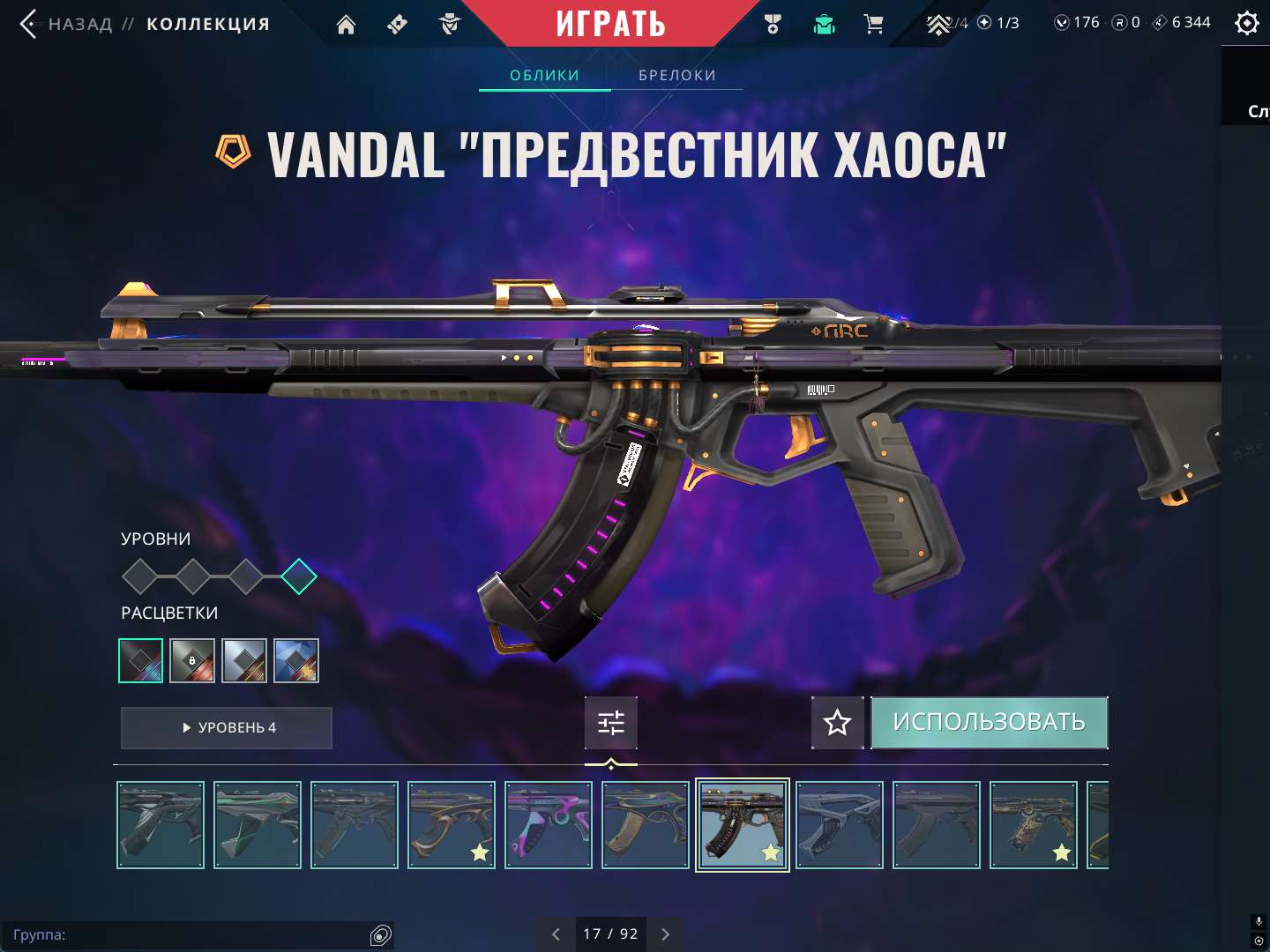
Task: Open the Home screen via house icon
Action: point(345,24)
